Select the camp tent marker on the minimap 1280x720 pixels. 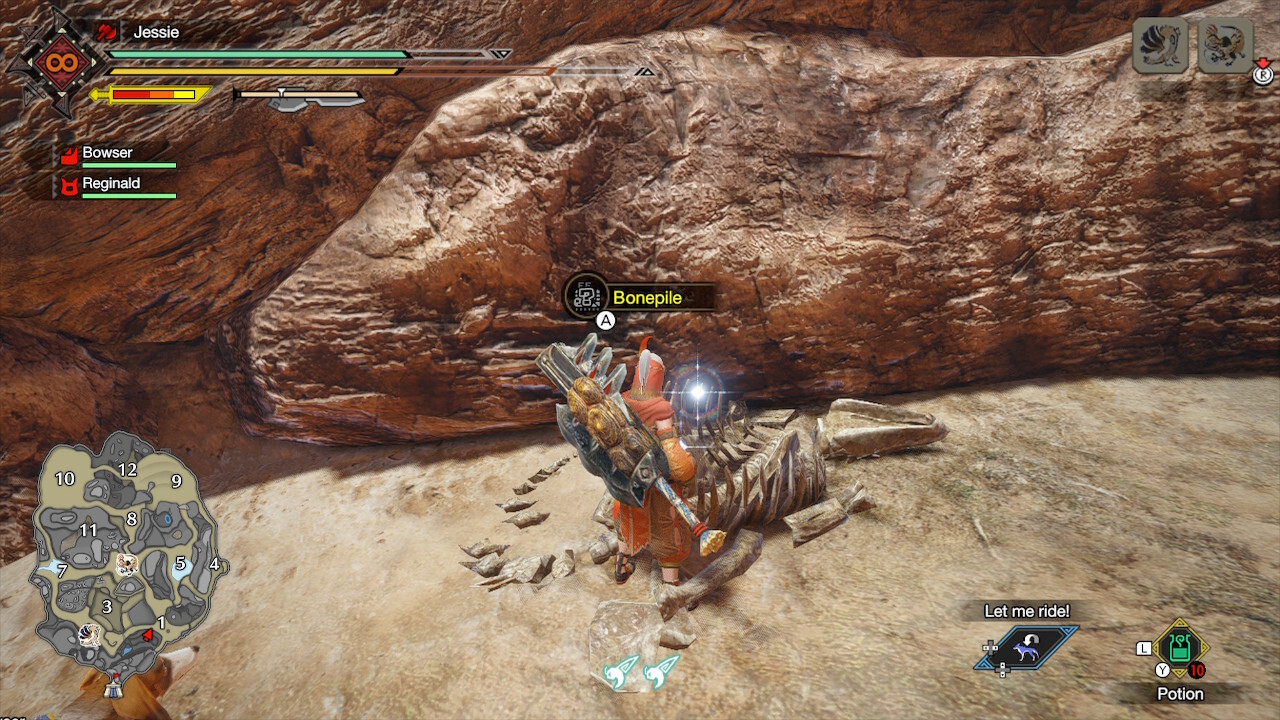click(x=116, y=687)
